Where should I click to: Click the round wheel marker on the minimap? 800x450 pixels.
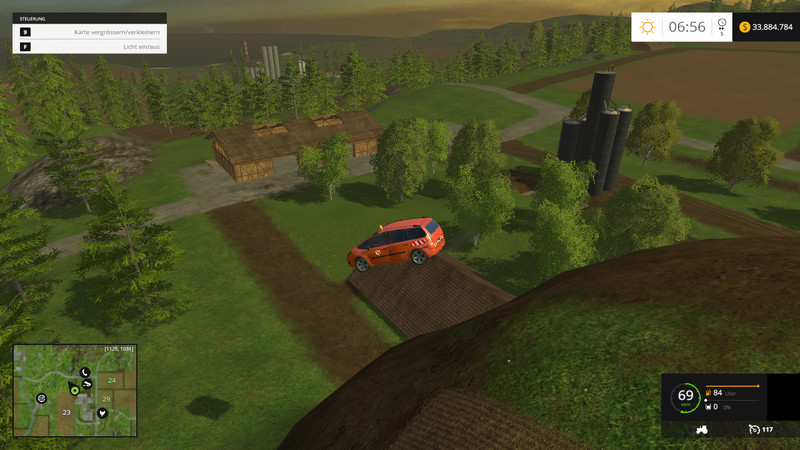(42, 397)
